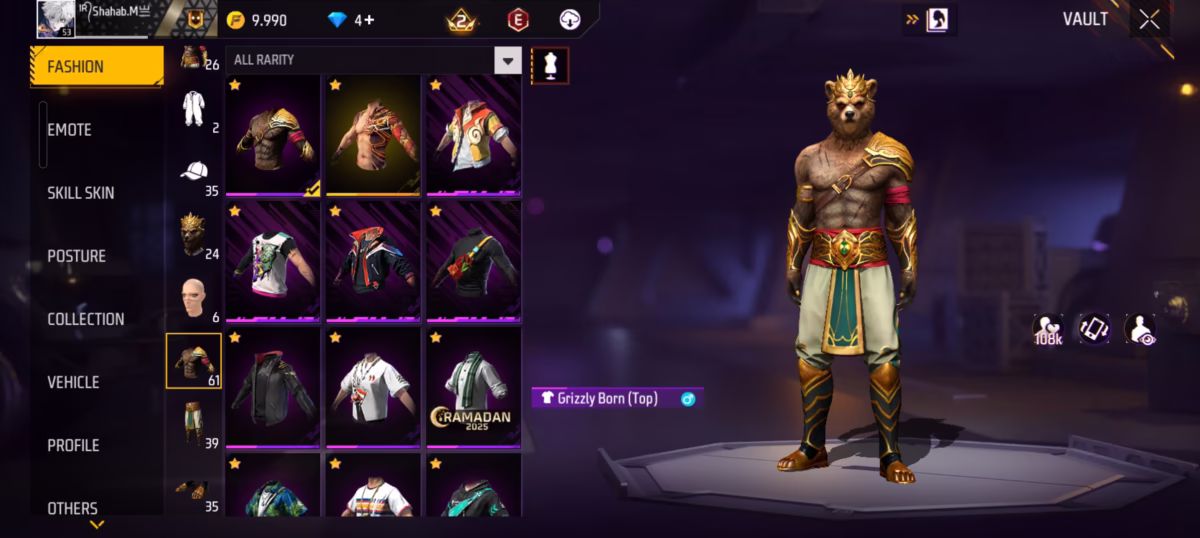Viewport: 1200px width, 538px height.
Task: Switch to the Emote category
Action: click(70, 130)
